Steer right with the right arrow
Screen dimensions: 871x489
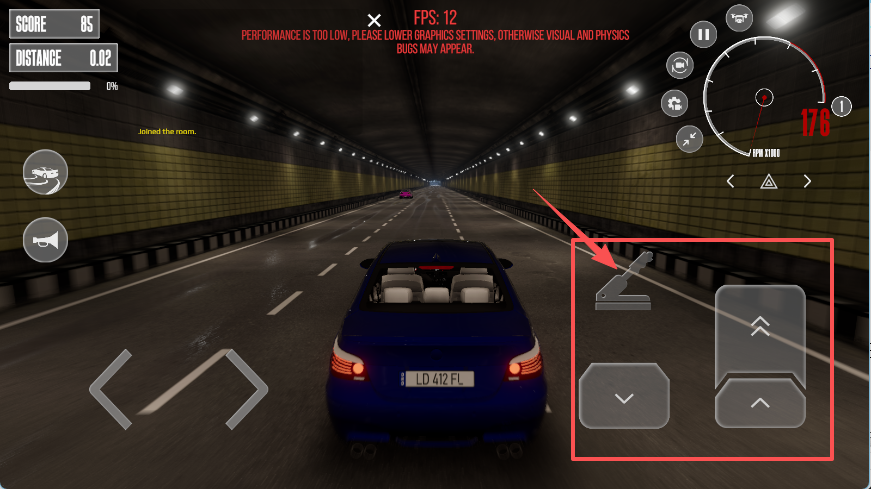pyautogui.click(x=246, y=389)
